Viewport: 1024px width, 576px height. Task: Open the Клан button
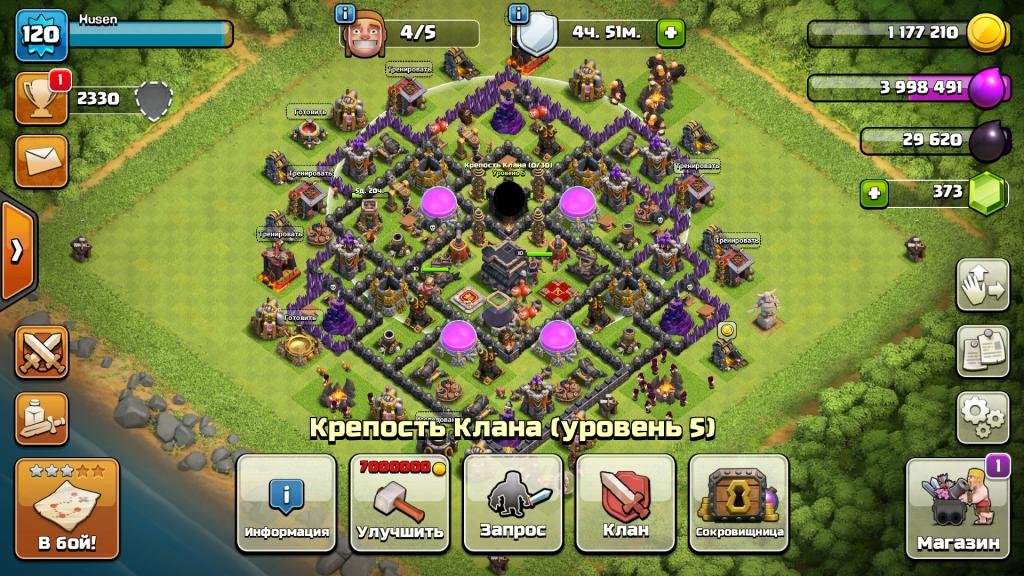click(x=626, y=502)
